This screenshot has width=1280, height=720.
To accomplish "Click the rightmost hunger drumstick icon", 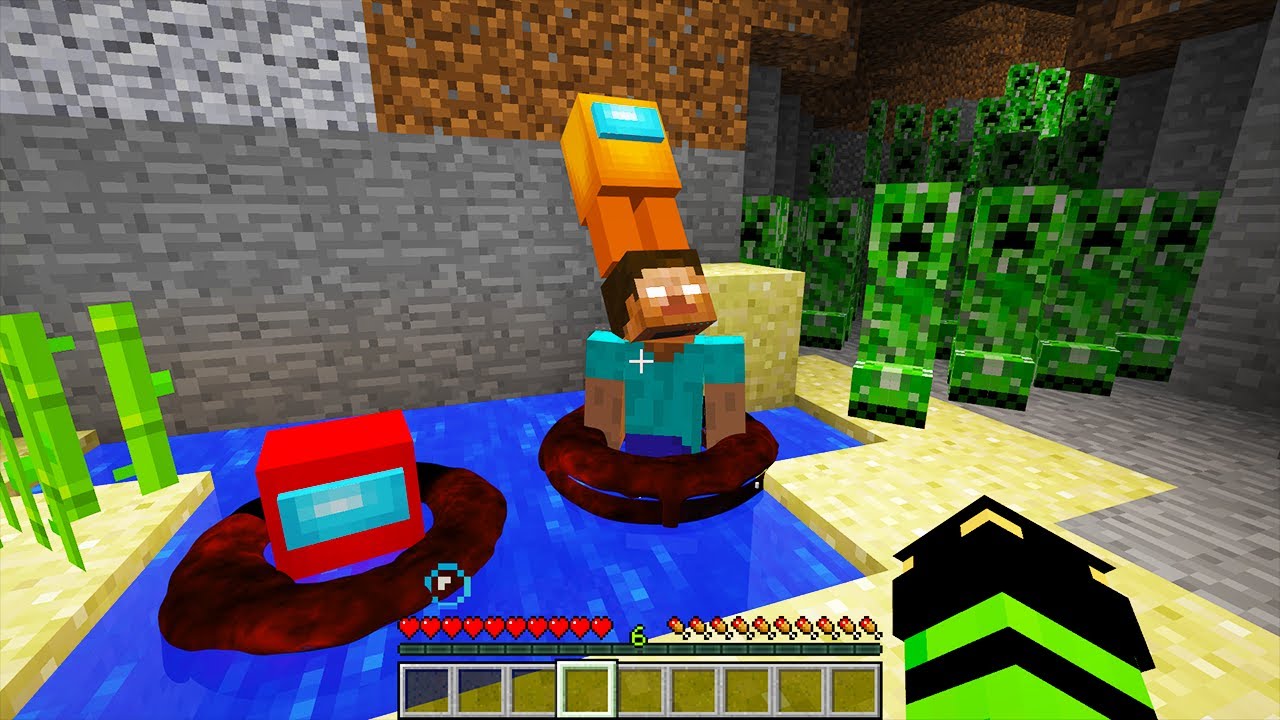I will pos(866,624).
